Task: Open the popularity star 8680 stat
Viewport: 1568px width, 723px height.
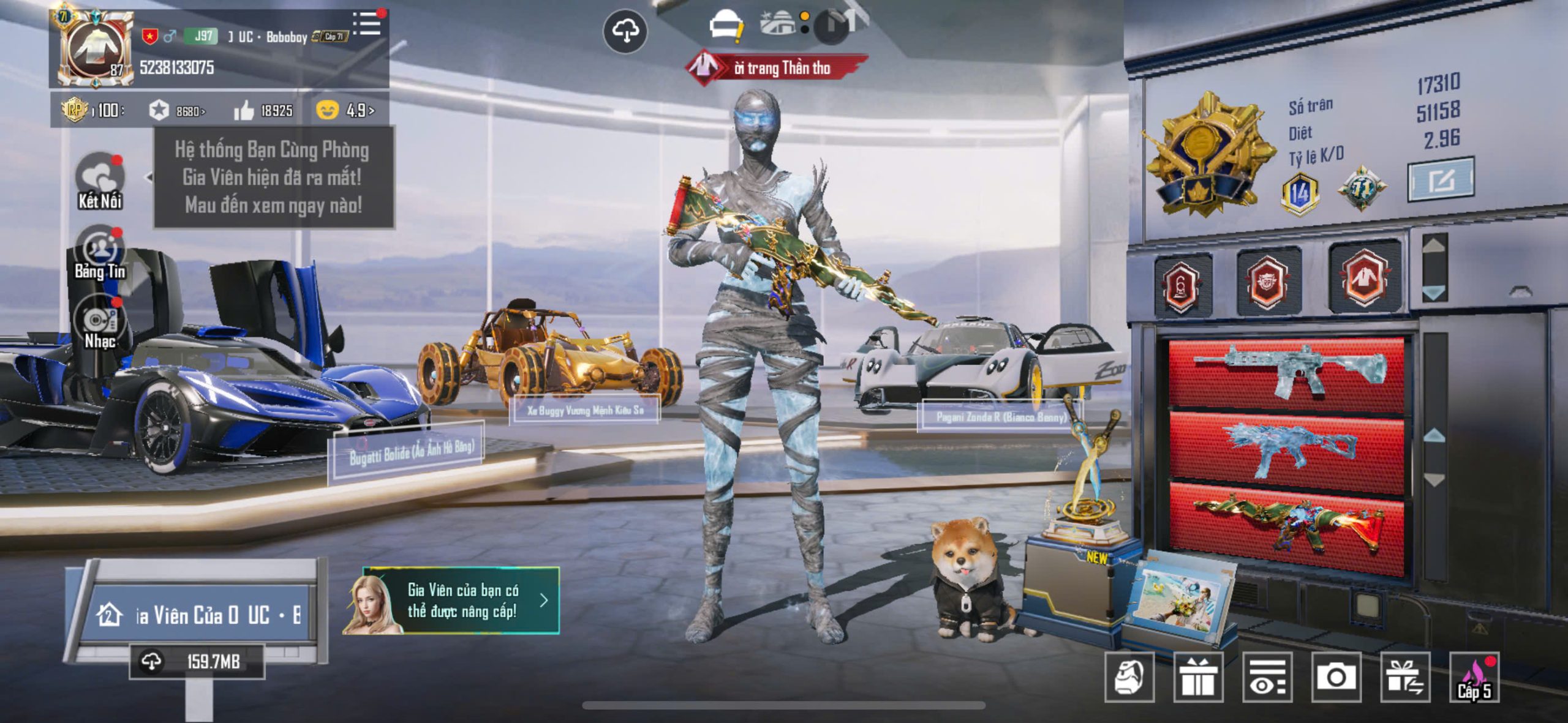Action: pyautogui.click(x=177, y=111)
